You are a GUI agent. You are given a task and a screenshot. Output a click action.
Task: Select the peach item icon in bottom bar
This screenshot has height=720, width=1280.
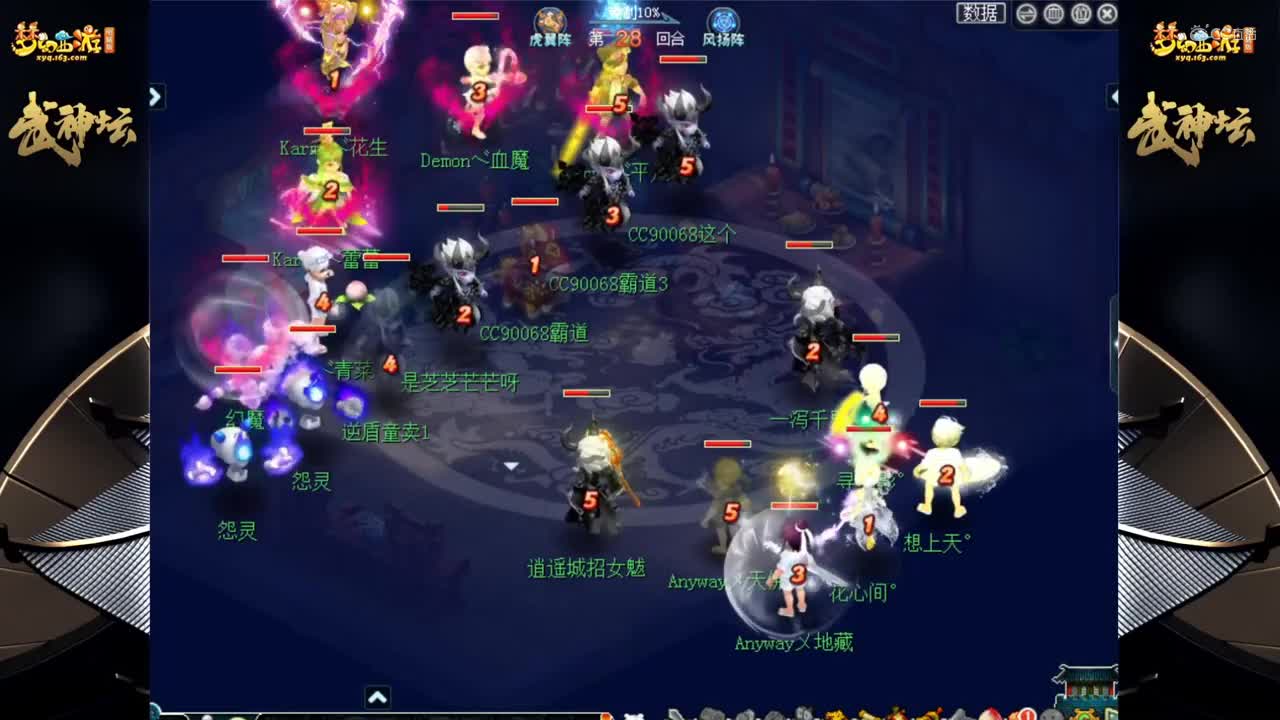(990, 714)
